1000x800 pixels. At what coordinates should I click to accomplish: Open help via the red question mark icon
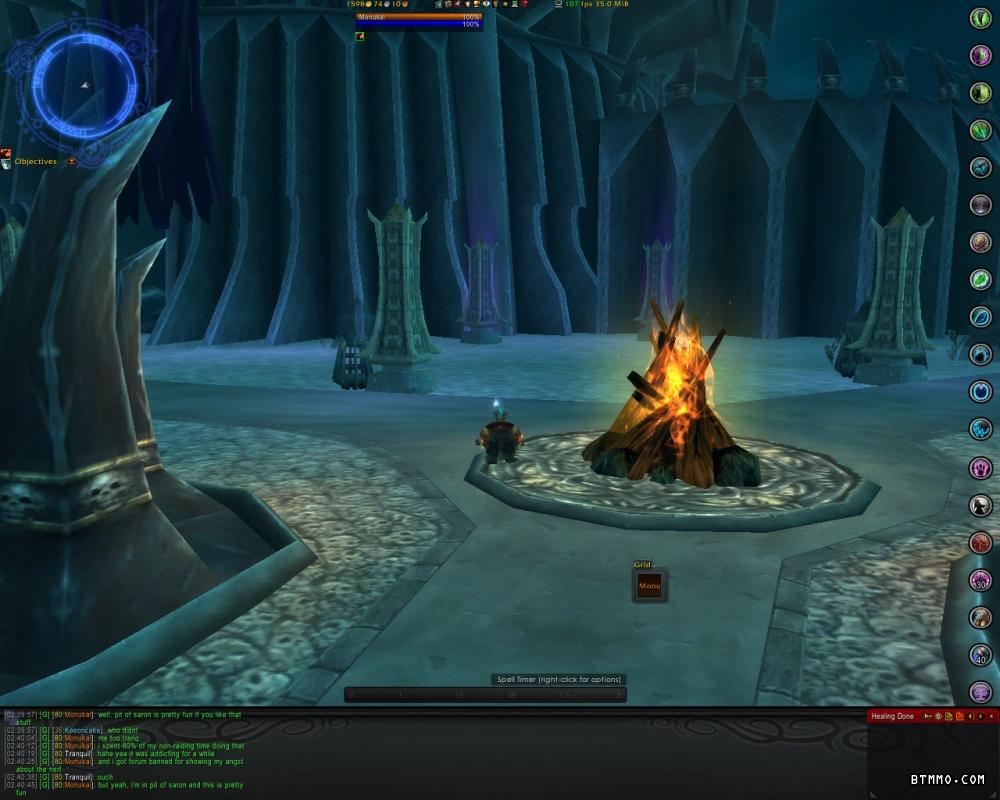click(524, 5)
